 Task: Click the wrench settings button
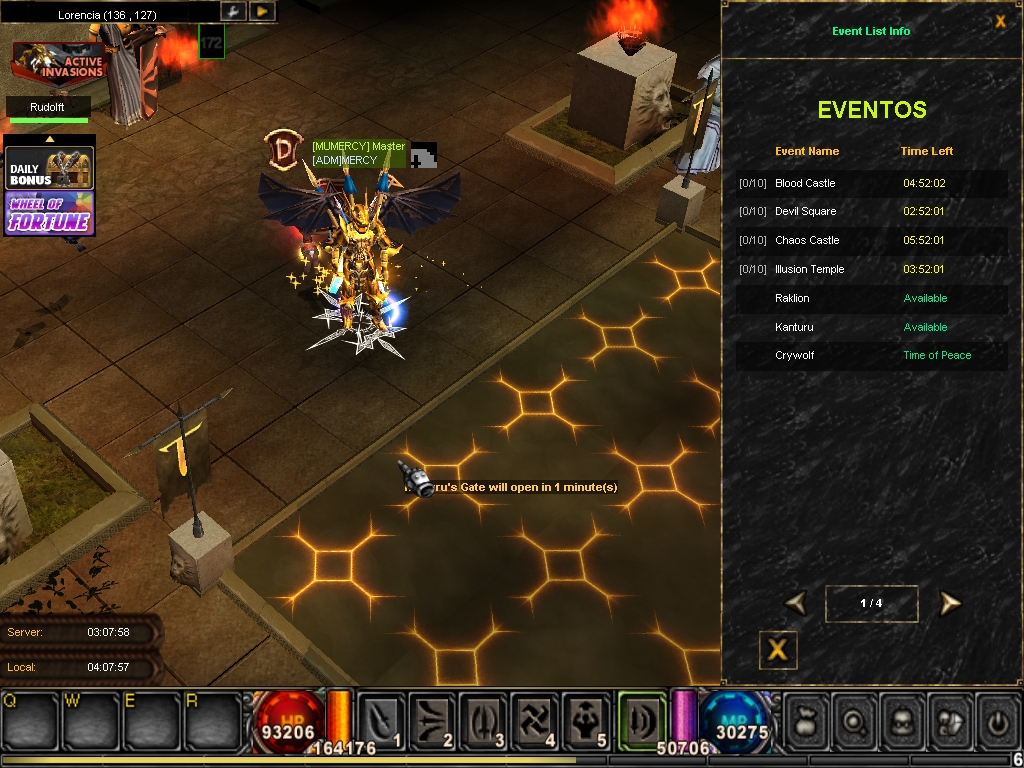point(232,11)
